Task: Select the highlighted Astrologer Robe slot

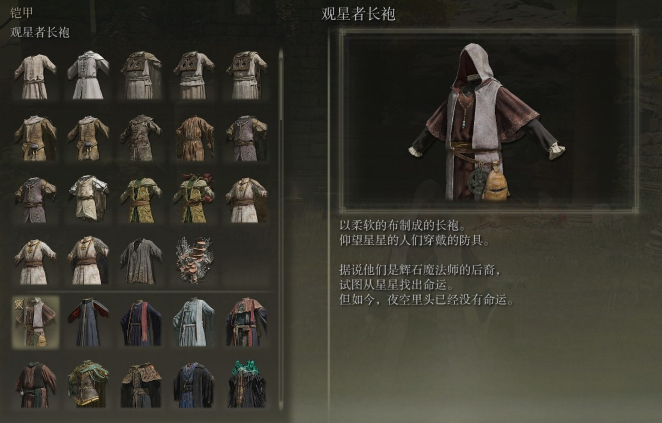Action: pos(35,322)
